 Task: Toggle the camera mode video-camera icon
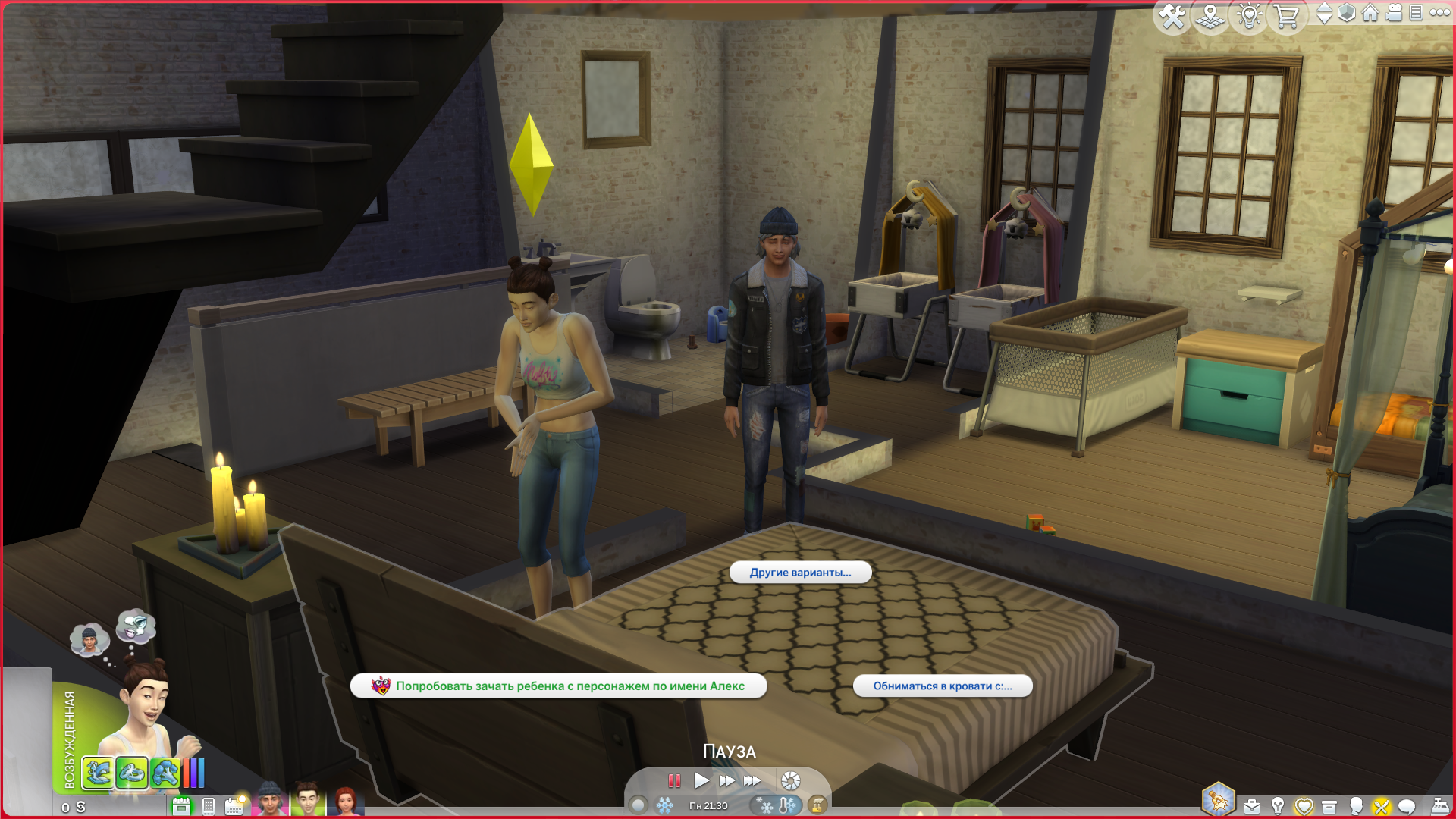point(1394,13)
